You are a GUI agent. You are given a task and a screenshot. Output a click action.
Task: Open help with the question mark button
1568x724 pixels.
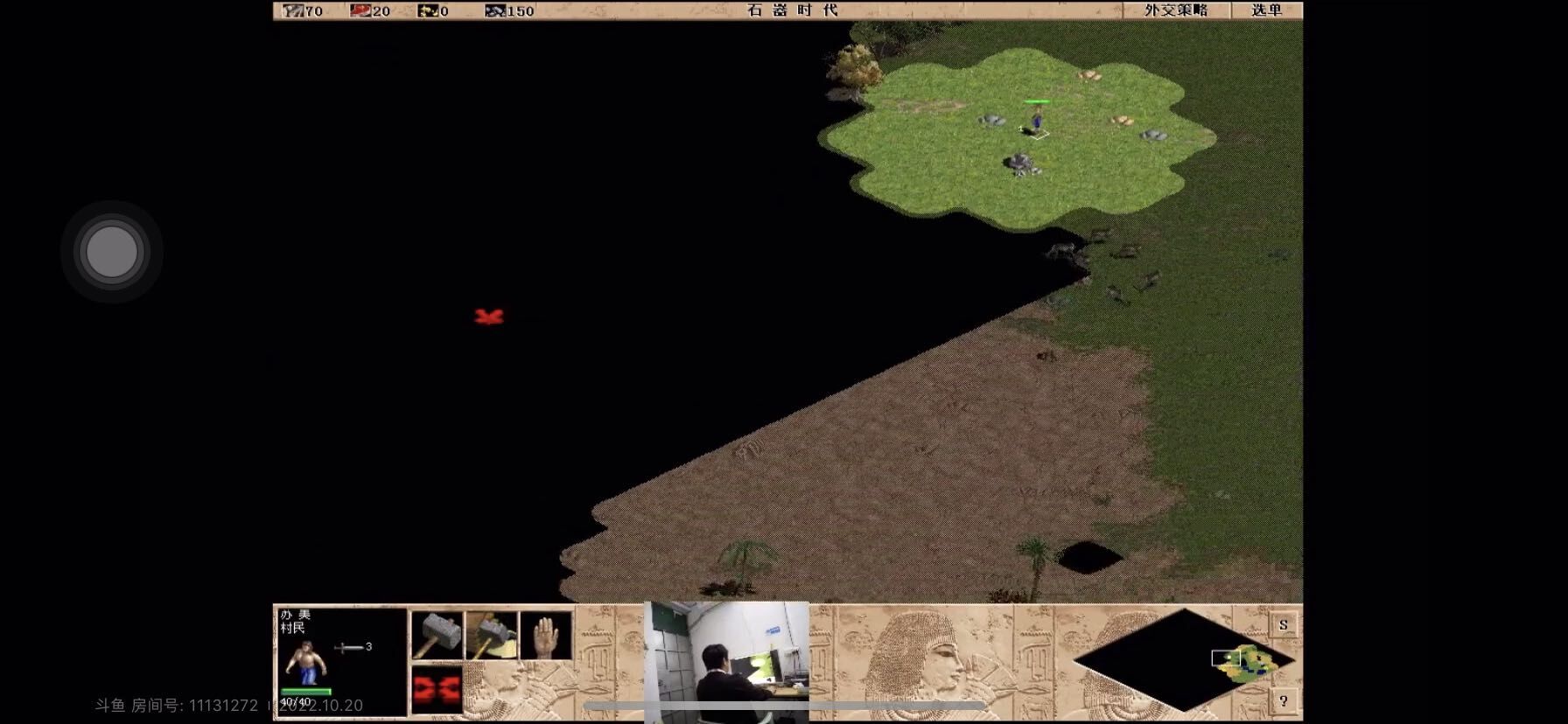[1283, 700]
